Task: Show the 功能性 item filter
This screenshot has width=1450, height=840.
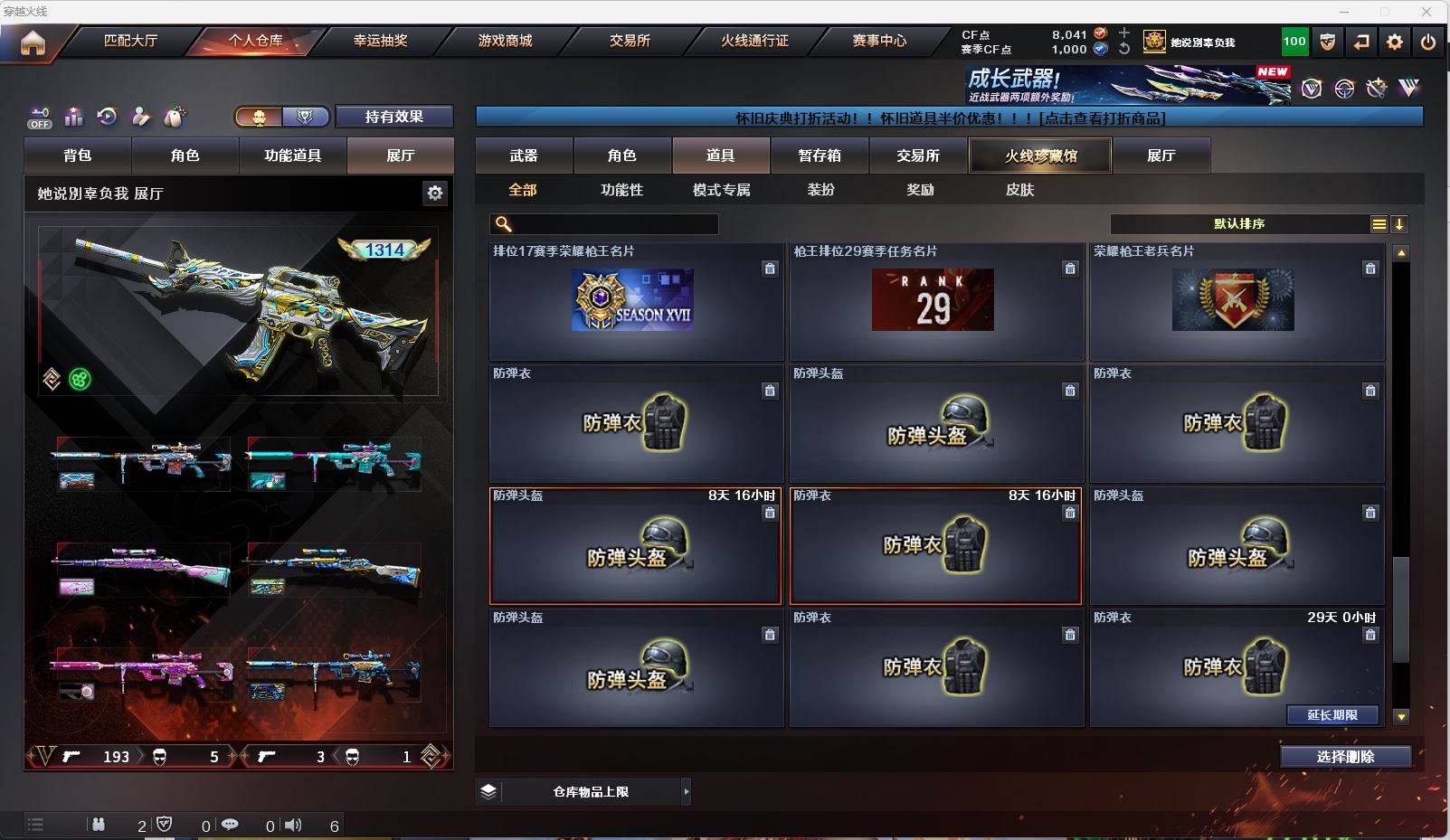Action: pyautogui.click(x=621, y=190)
